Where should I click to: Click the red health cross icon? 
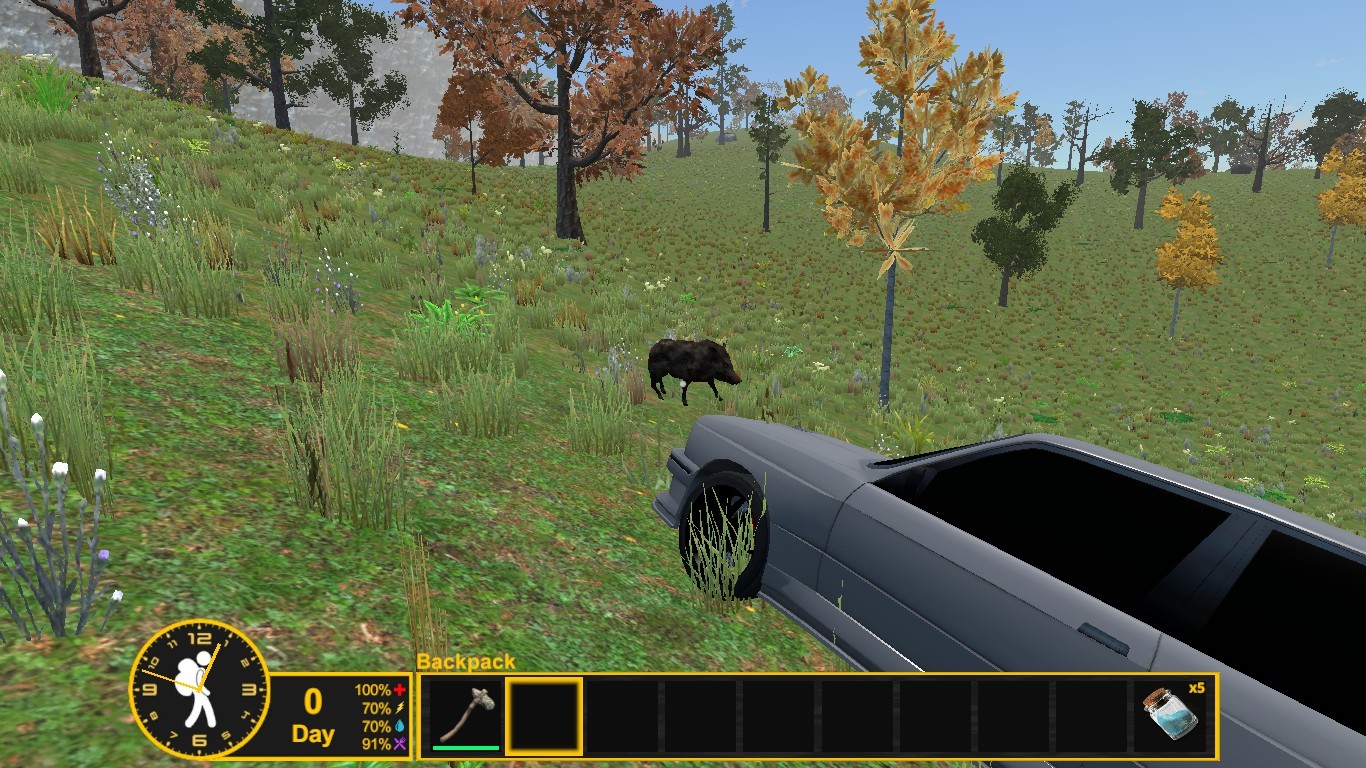[x=400, y=690]
